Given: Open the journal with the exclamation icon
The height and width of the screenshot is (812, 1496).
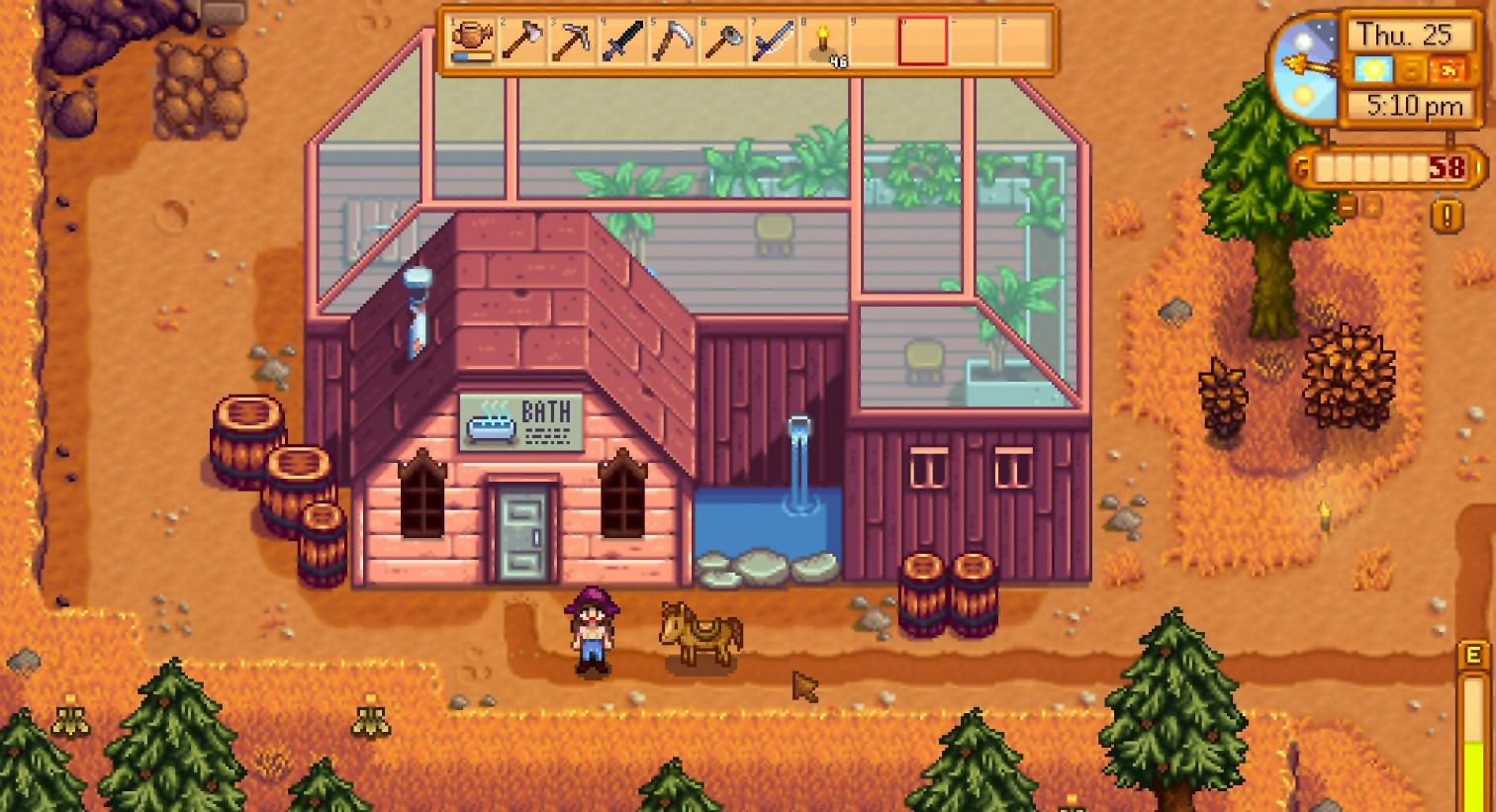Looking at the screenshot, I should click(x=1447, y=216).
